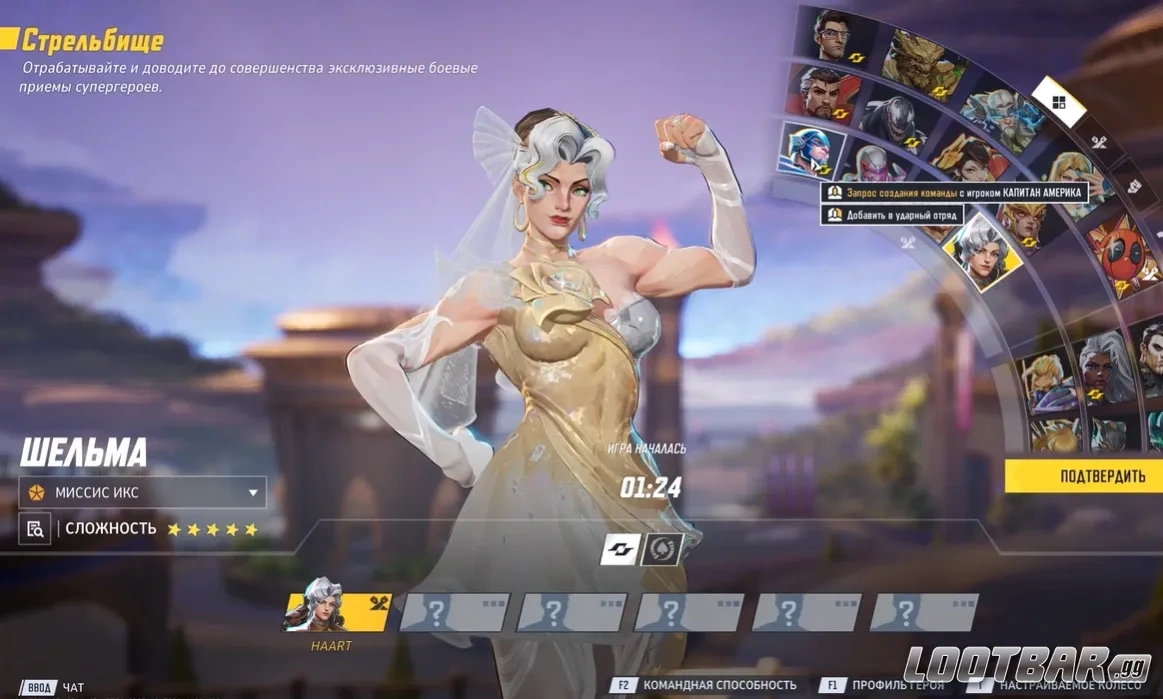
Task: Choose Добавить в ударный отряд option
Action: click(892, 215)
